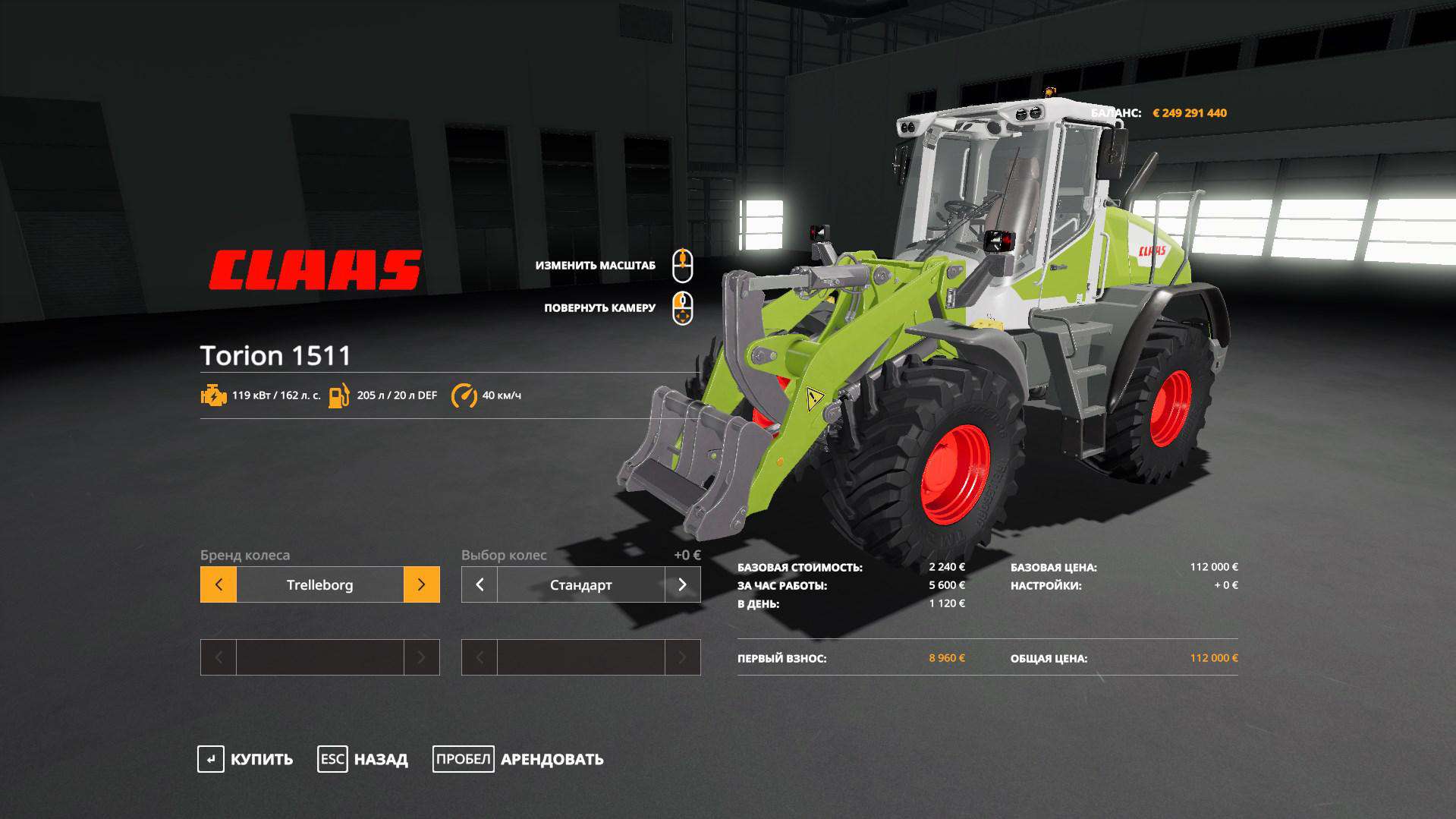The width and height of the screenshot is (1456, 819).
Task: Choose next wheel option after Стандарт
Action: click(x=682, y=584)
